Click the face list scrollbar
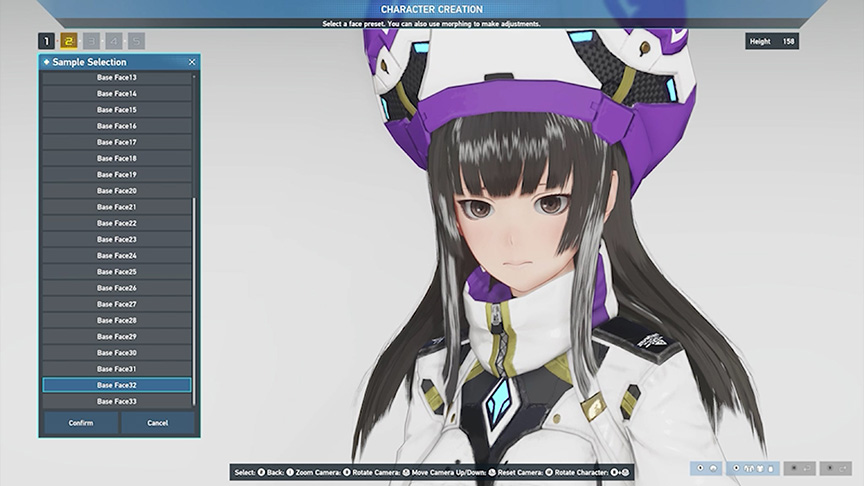The height and width of the screenshot is (486, 864). pyautogui.click(x=194, y=300)
